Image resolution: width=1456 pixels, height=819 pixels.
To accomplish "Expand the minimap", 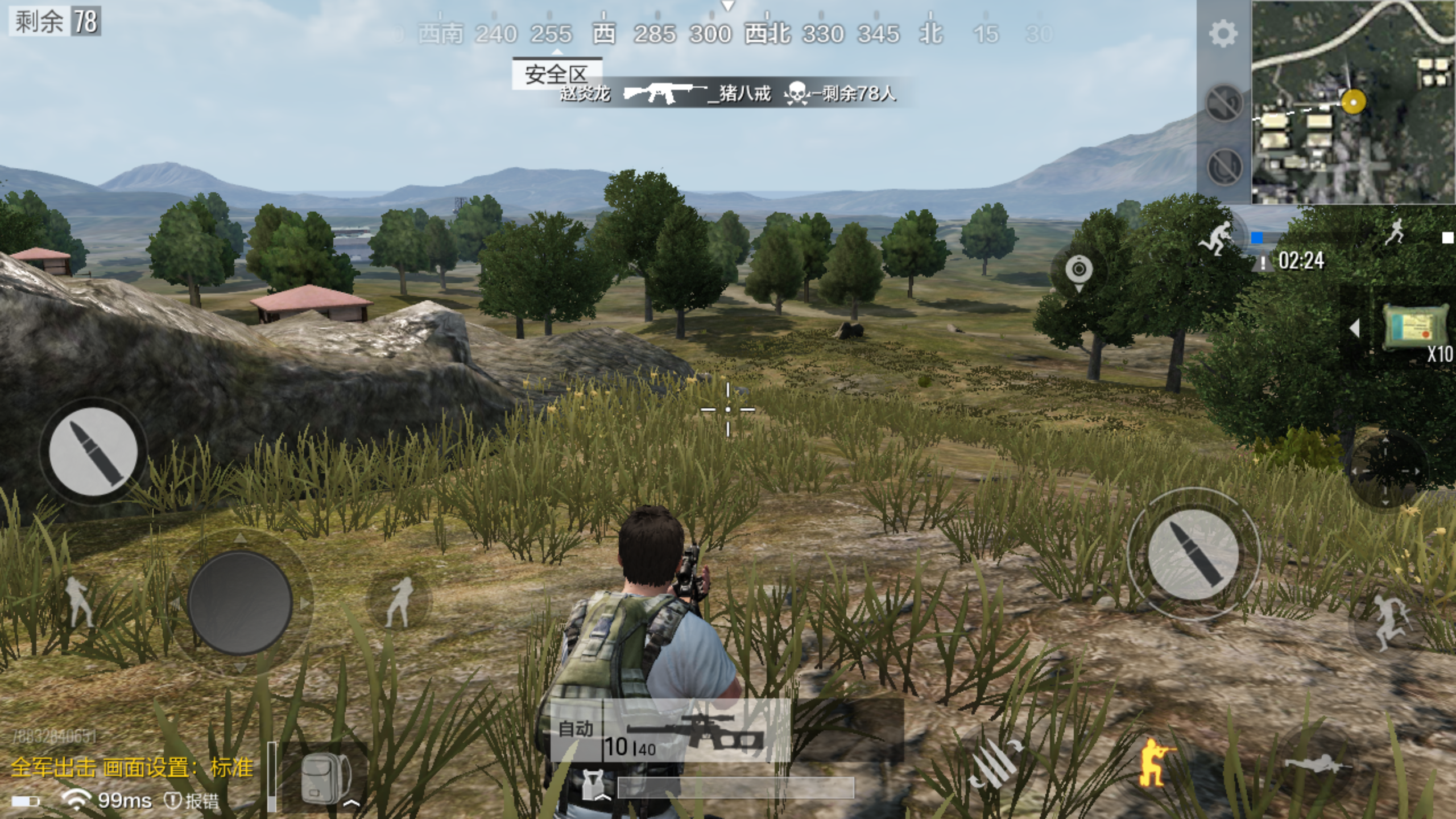I will click(x=1354, y=102).
